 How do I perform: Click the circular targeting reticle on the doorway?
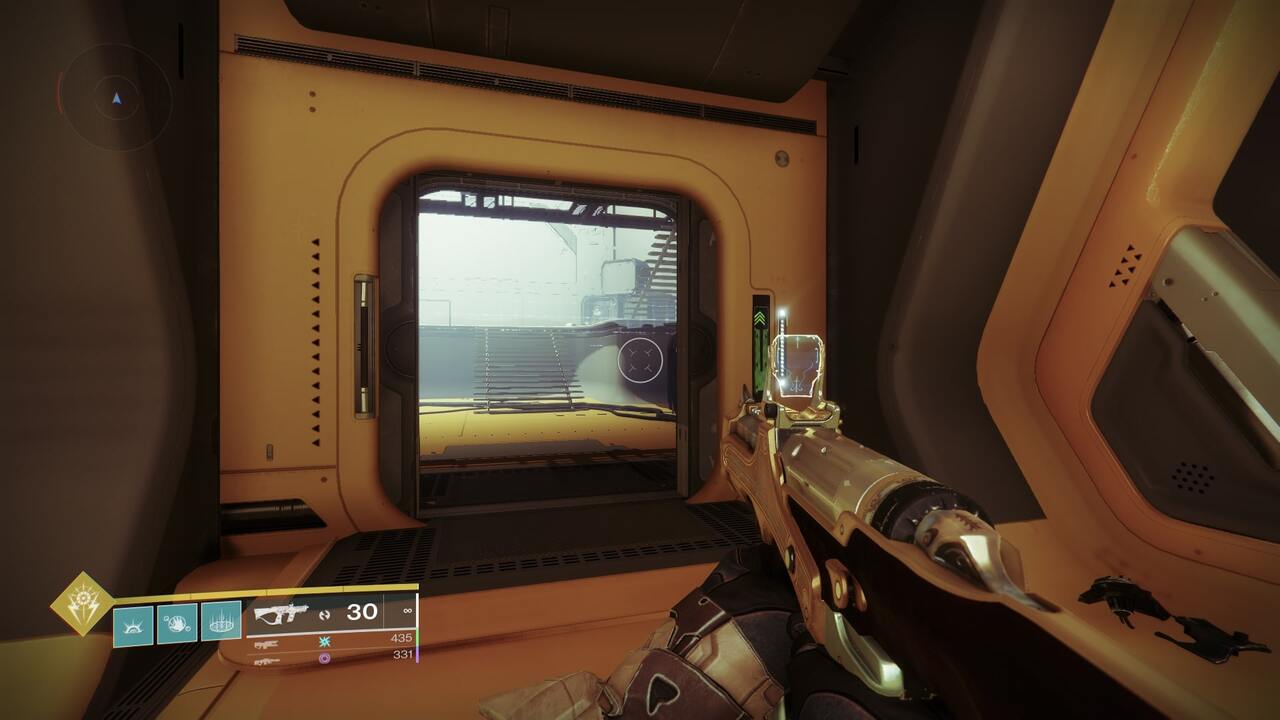[x=640, y=362]
